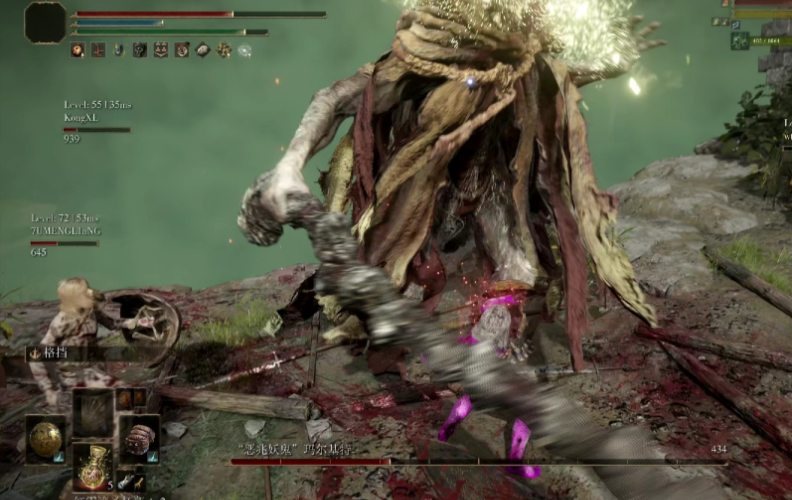Click the swirling white status effect icon
The height and width of the screenshot is (500, 792).
coord(245,50)
